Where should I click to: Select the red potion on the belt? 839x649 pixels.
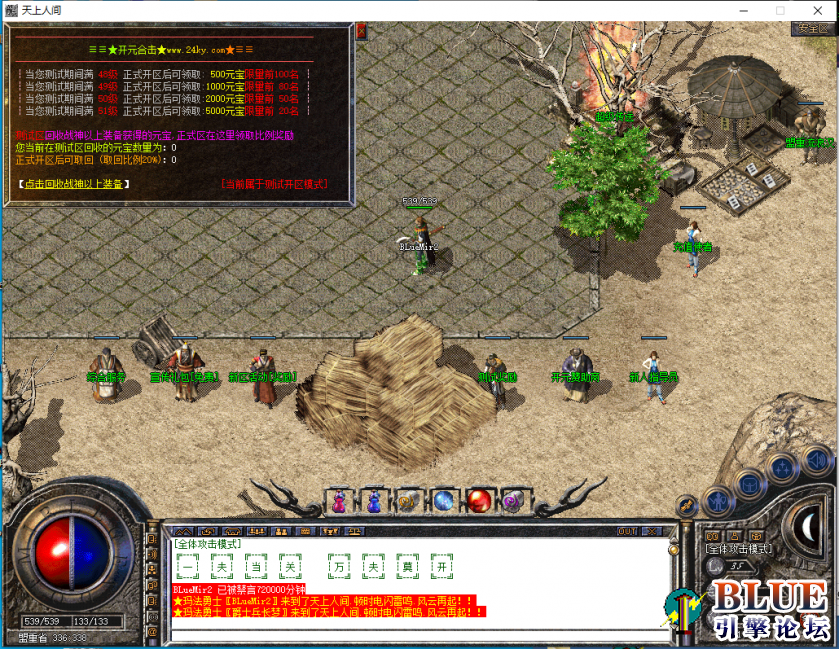479,499
